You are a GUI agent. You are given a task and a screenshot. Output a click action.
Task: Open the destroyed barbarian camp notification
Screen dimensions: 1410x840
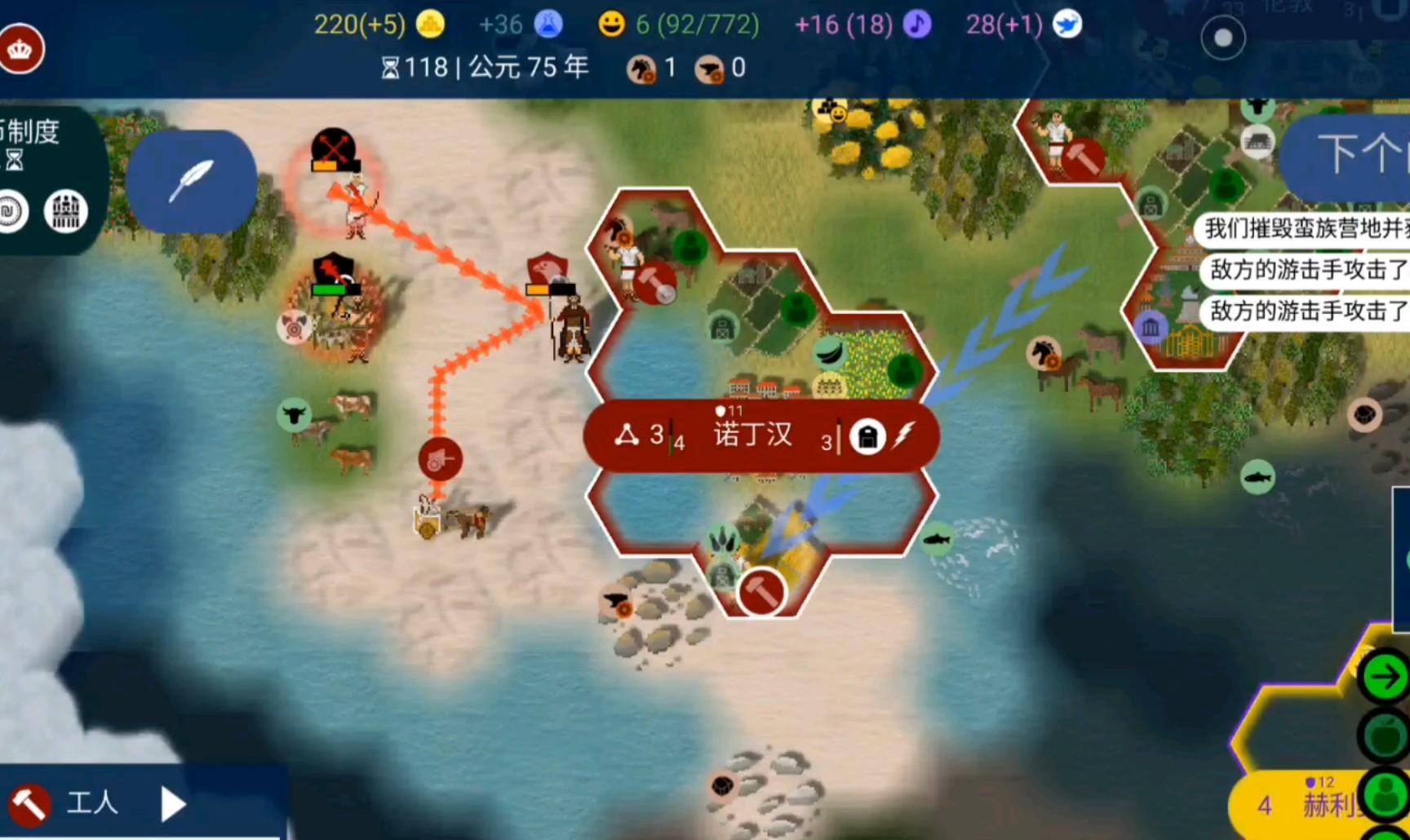pos(1306,228)
